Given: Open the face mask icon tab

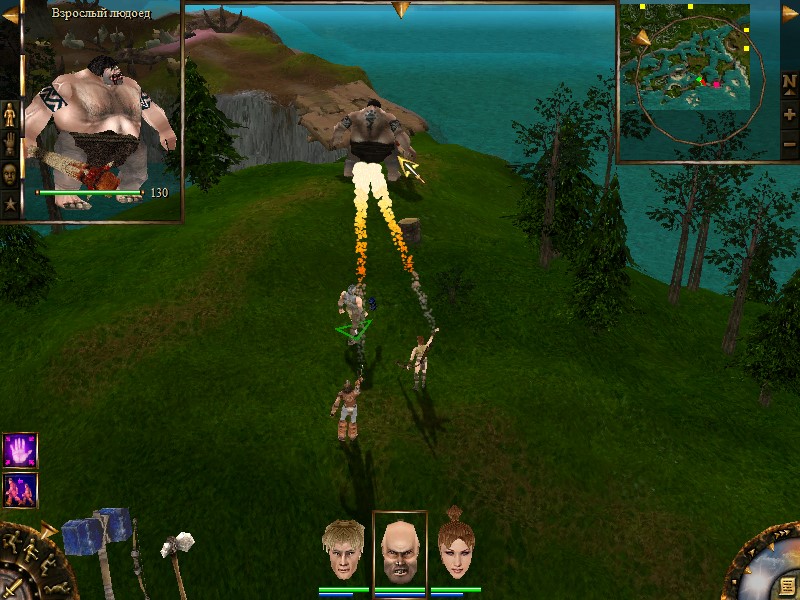Looking at the screenshot, I should coord(10,173).
